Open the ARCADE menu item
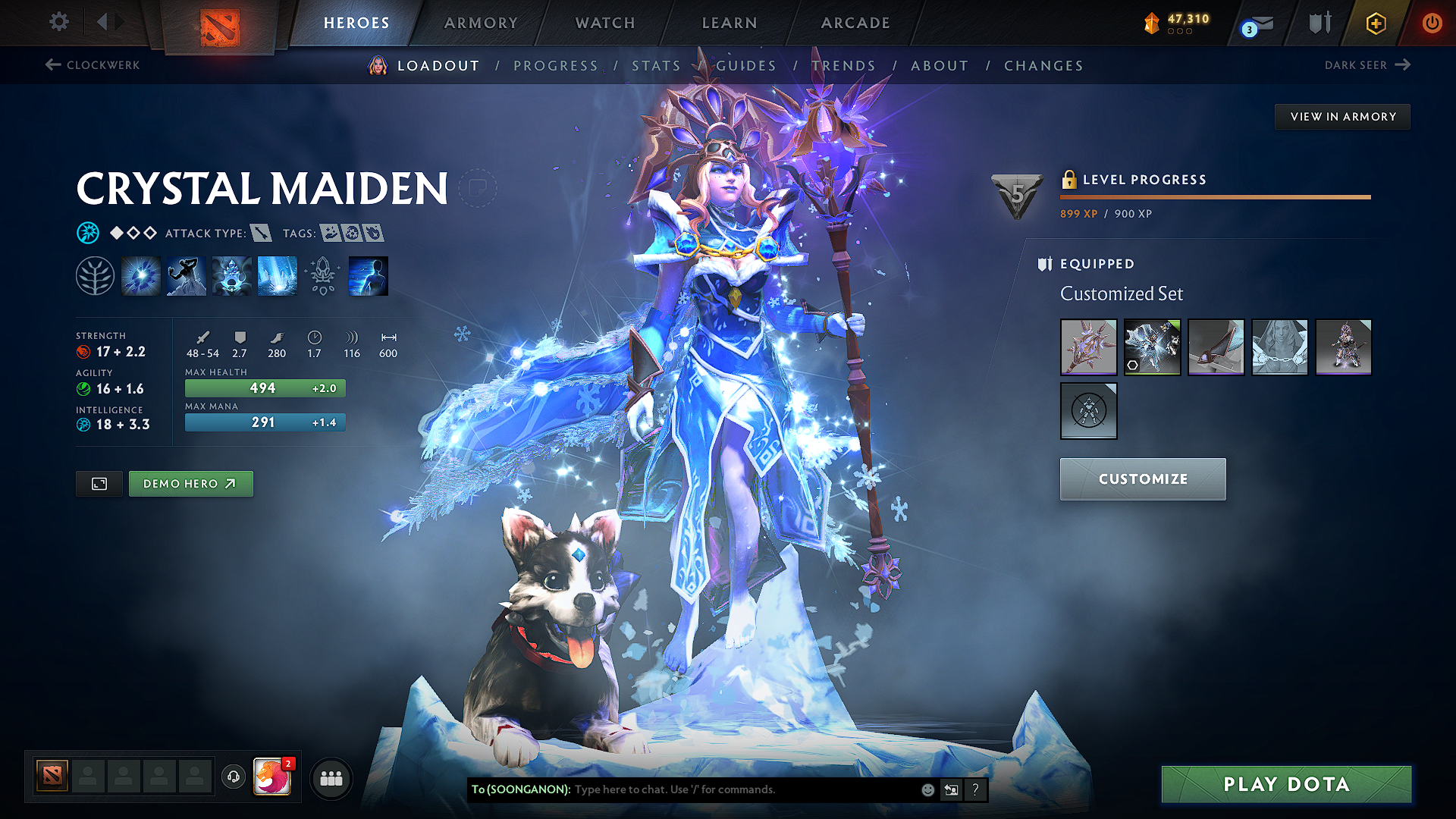The width and height of the screenshot is (1456, 819). pyautogui.click(x=855, y=23)
